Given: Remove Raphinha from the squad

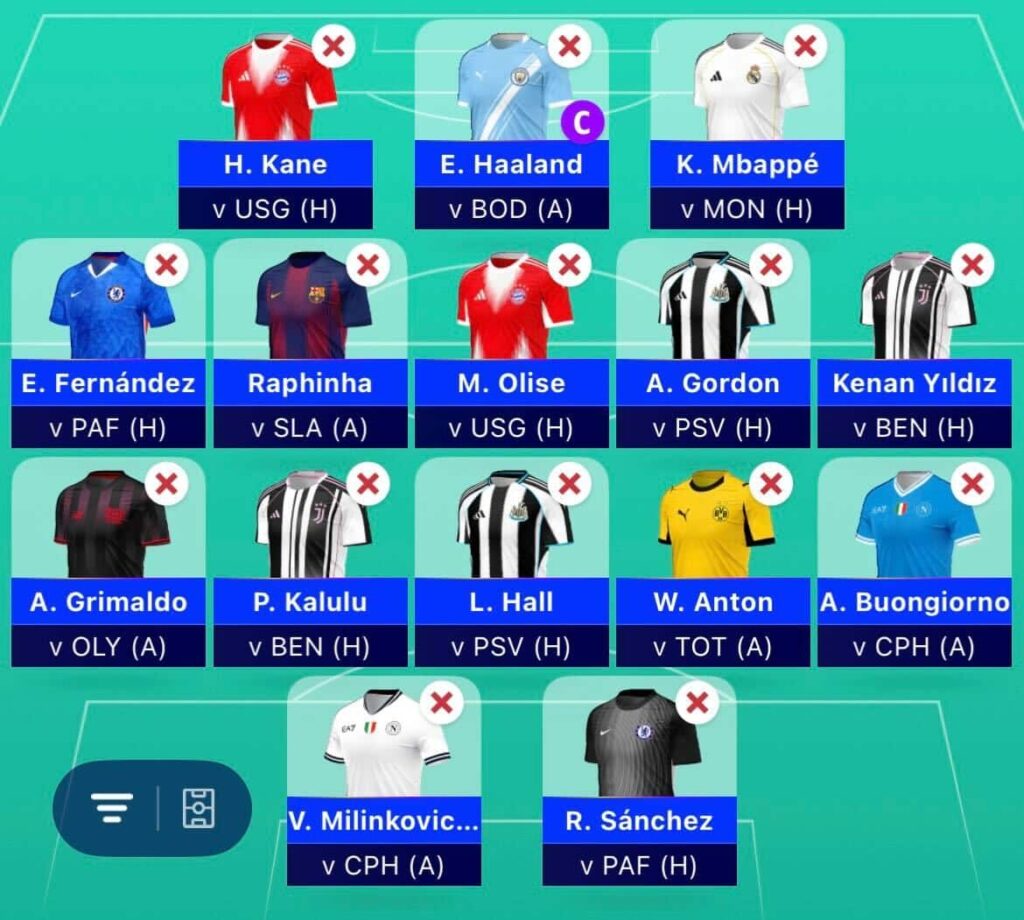Looking at the screenshot, I should coord(368,265).
